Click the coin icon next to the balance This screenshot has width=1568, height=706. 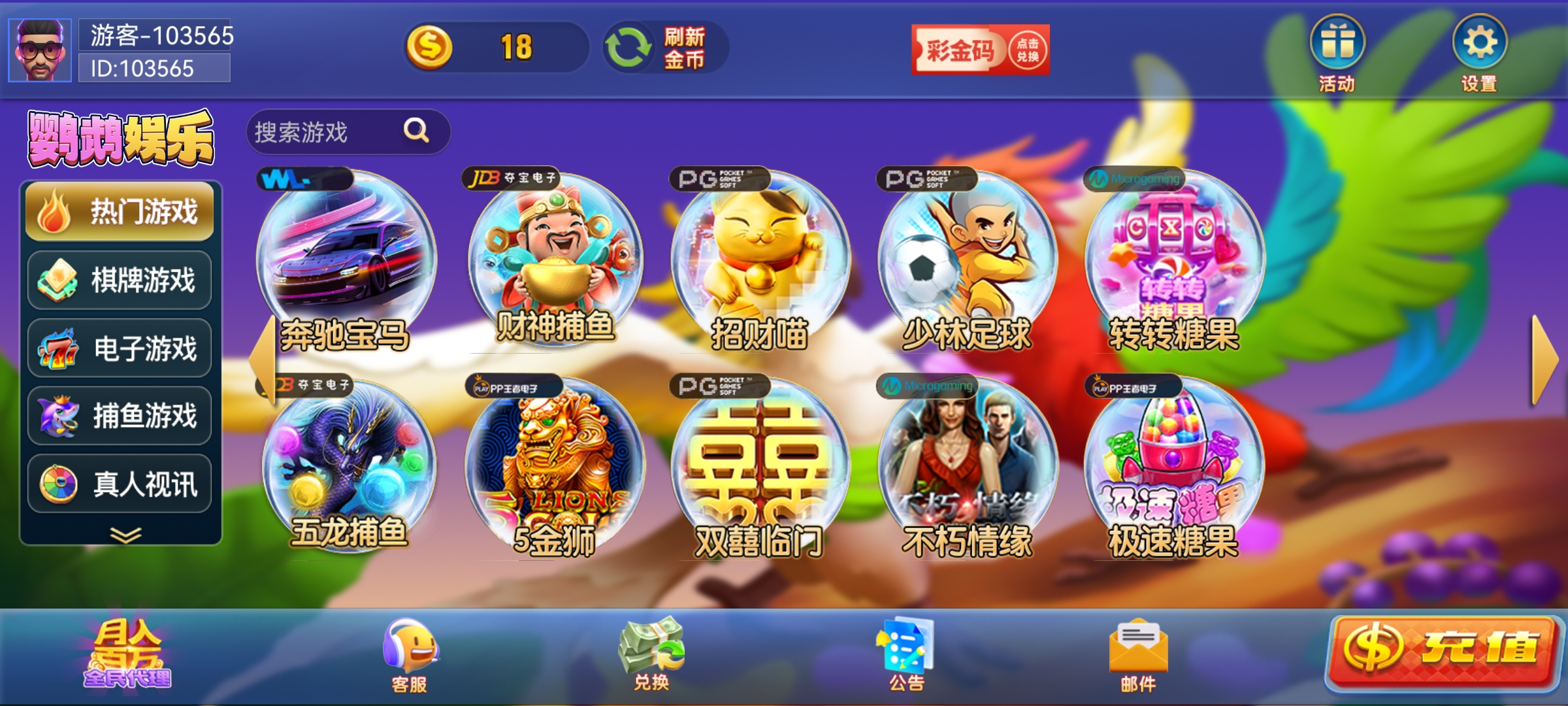[433, 46]
